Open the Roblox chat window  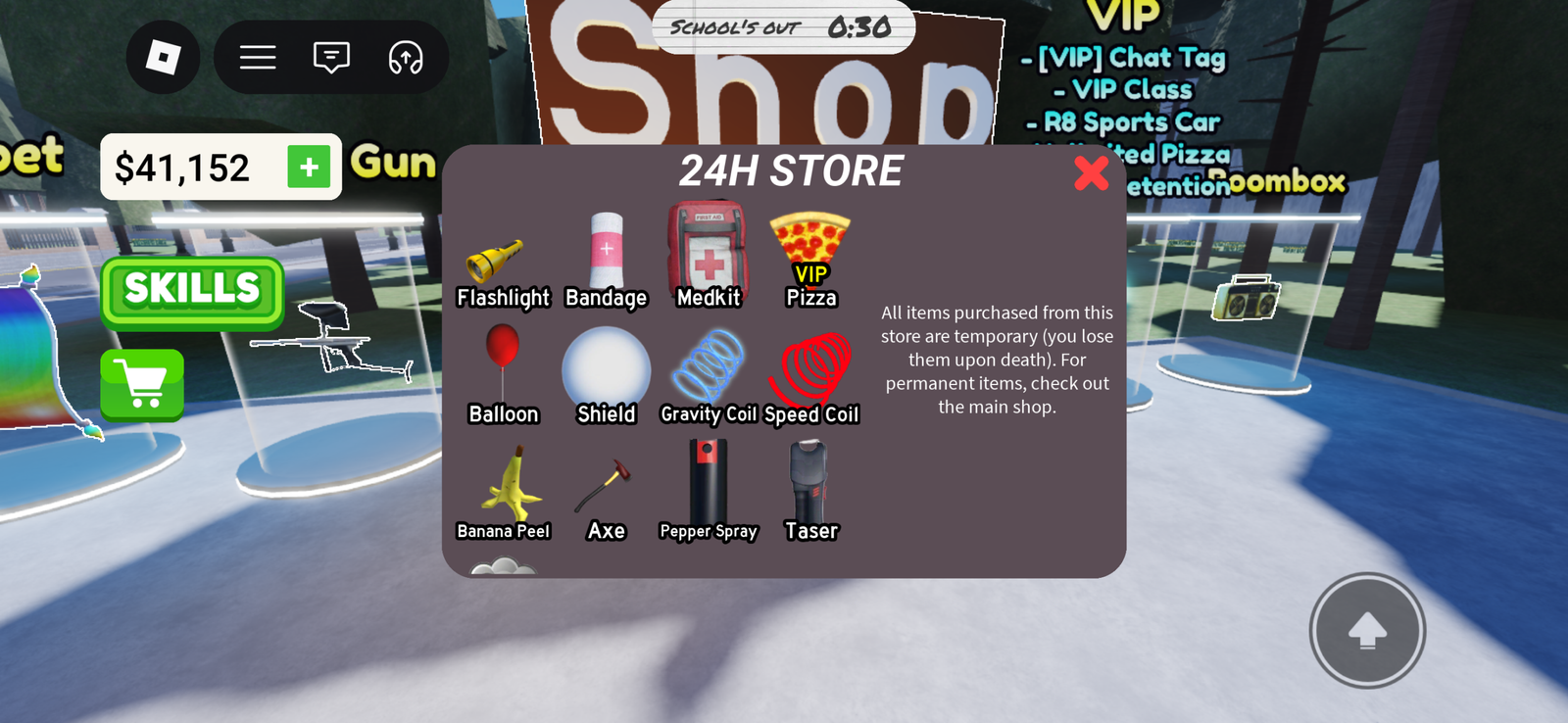[331, 58]
